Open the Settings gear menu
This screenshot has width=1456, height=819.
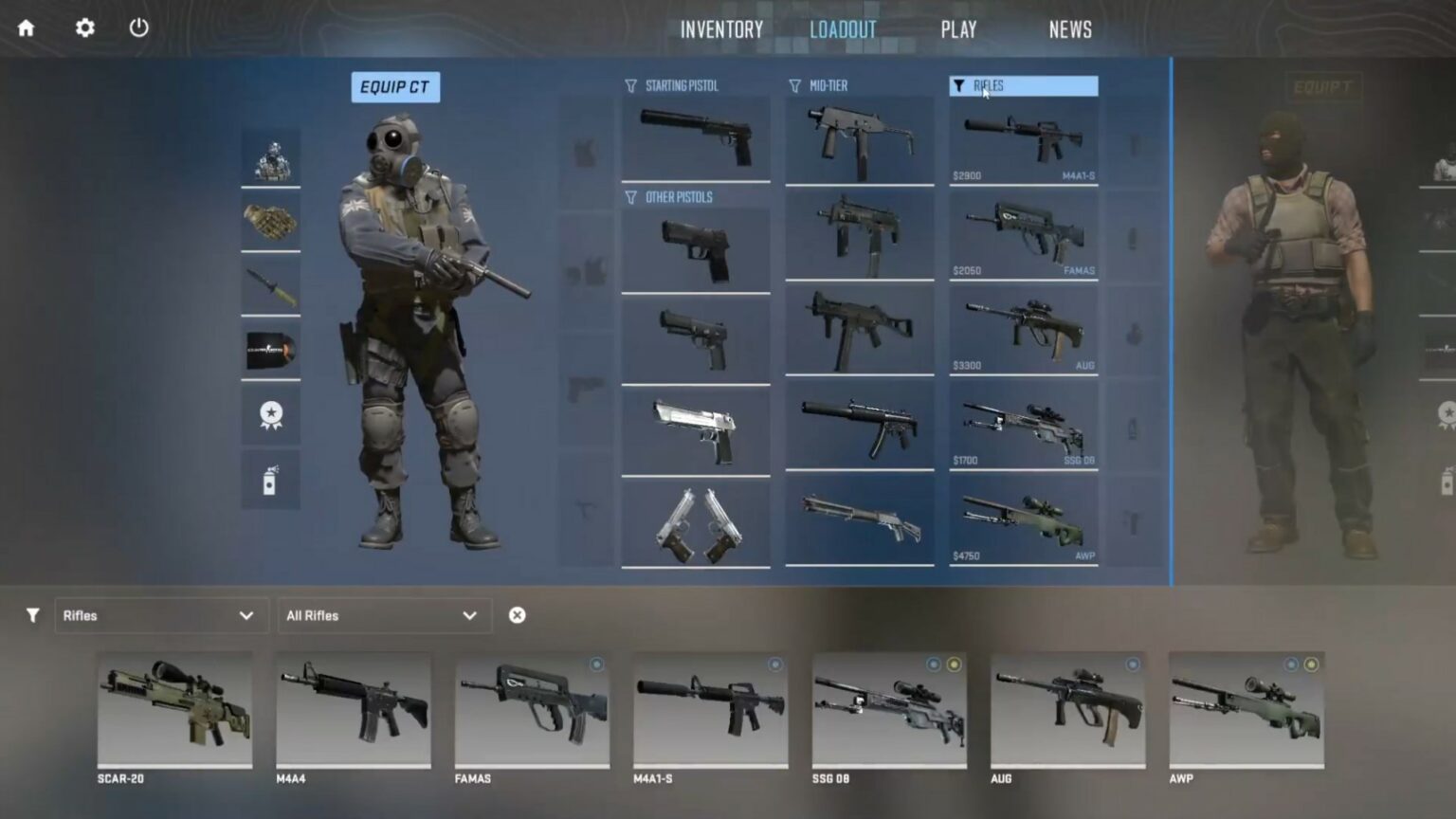pos(83,28)
